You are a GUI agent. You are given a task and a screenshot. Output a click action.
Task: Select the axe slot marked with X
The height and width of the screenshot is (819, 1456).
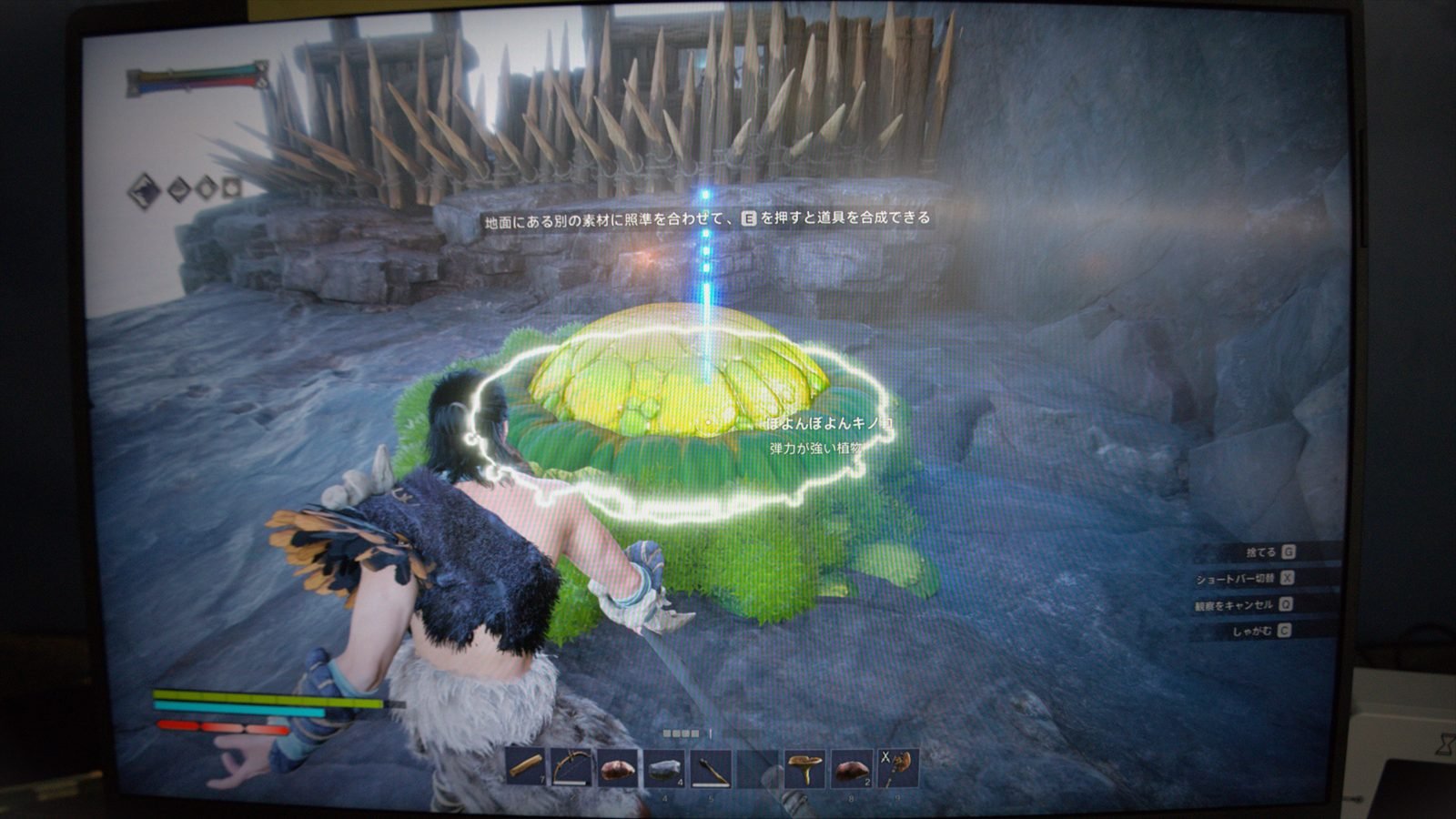897,769
